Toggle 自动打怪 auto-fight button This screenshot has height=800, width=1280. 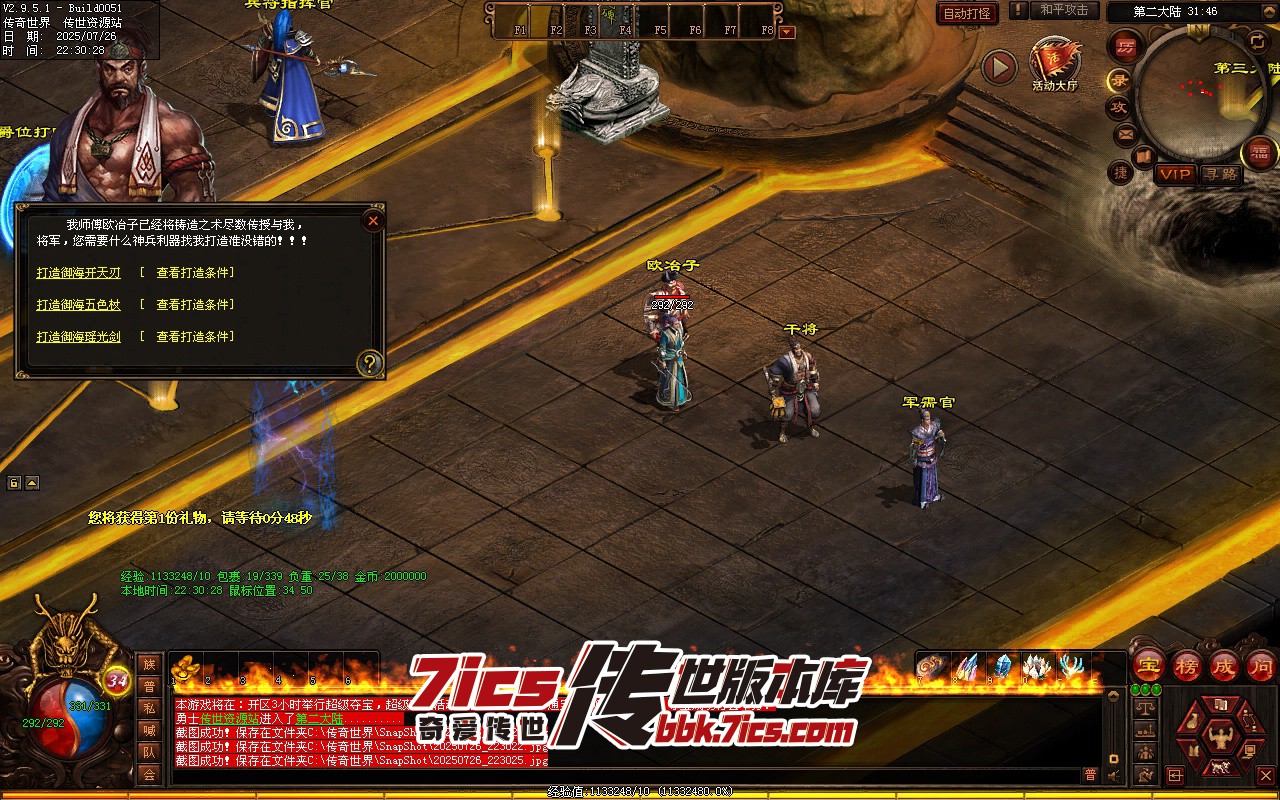point(967,13)
